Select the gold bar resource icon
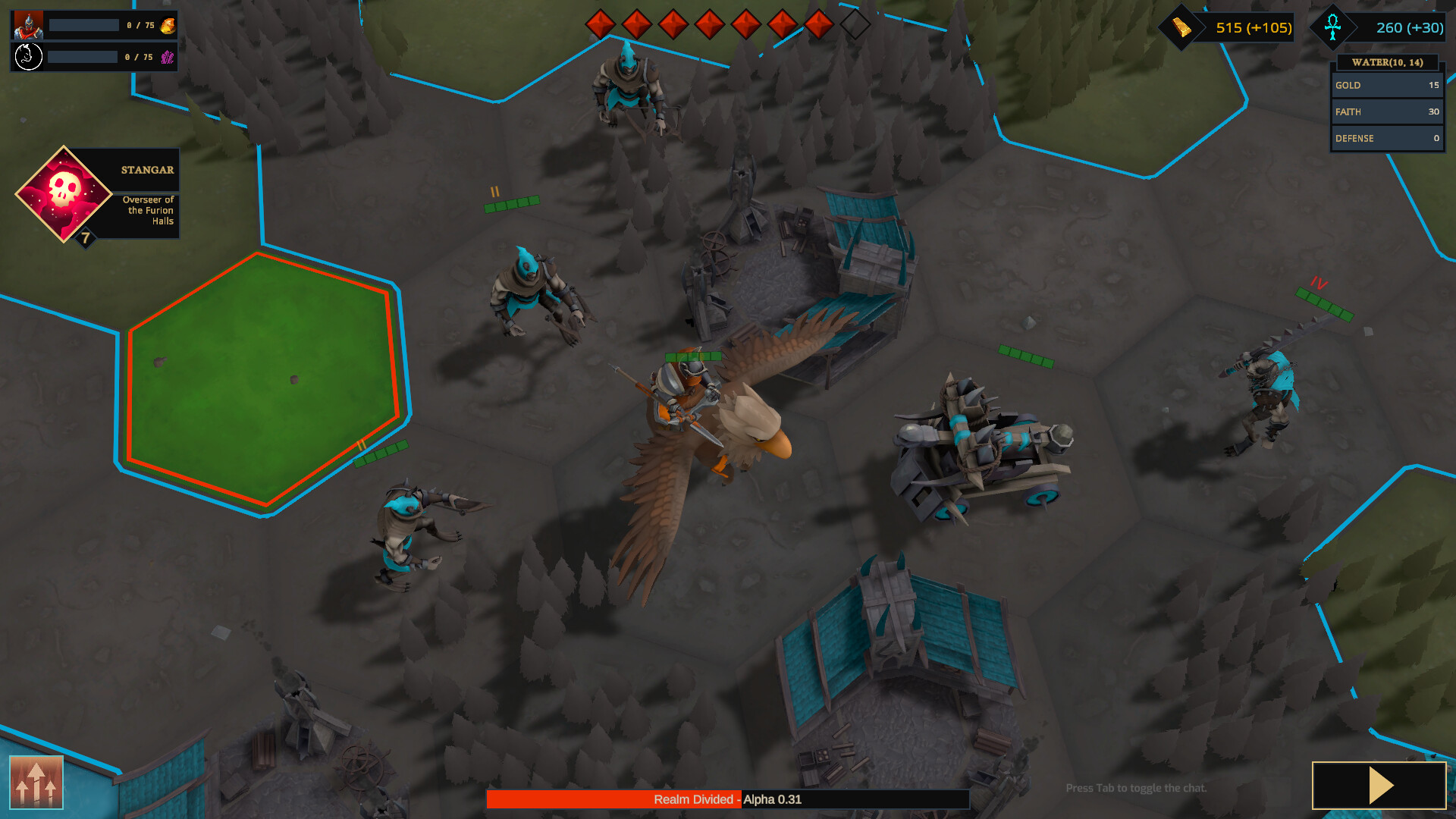 [x=1181, y=27]
